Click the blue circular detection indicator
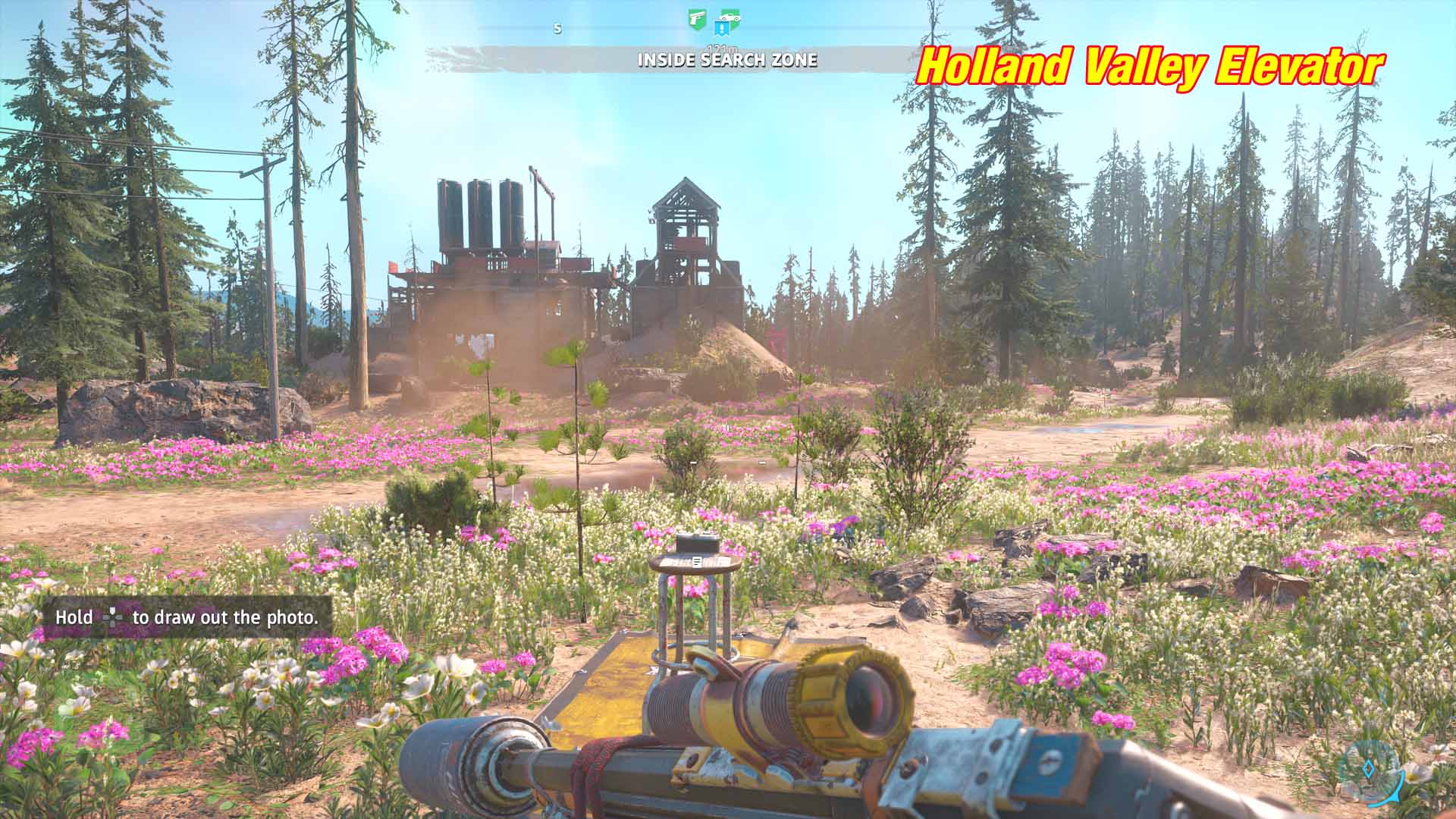 pos(1369,770)
